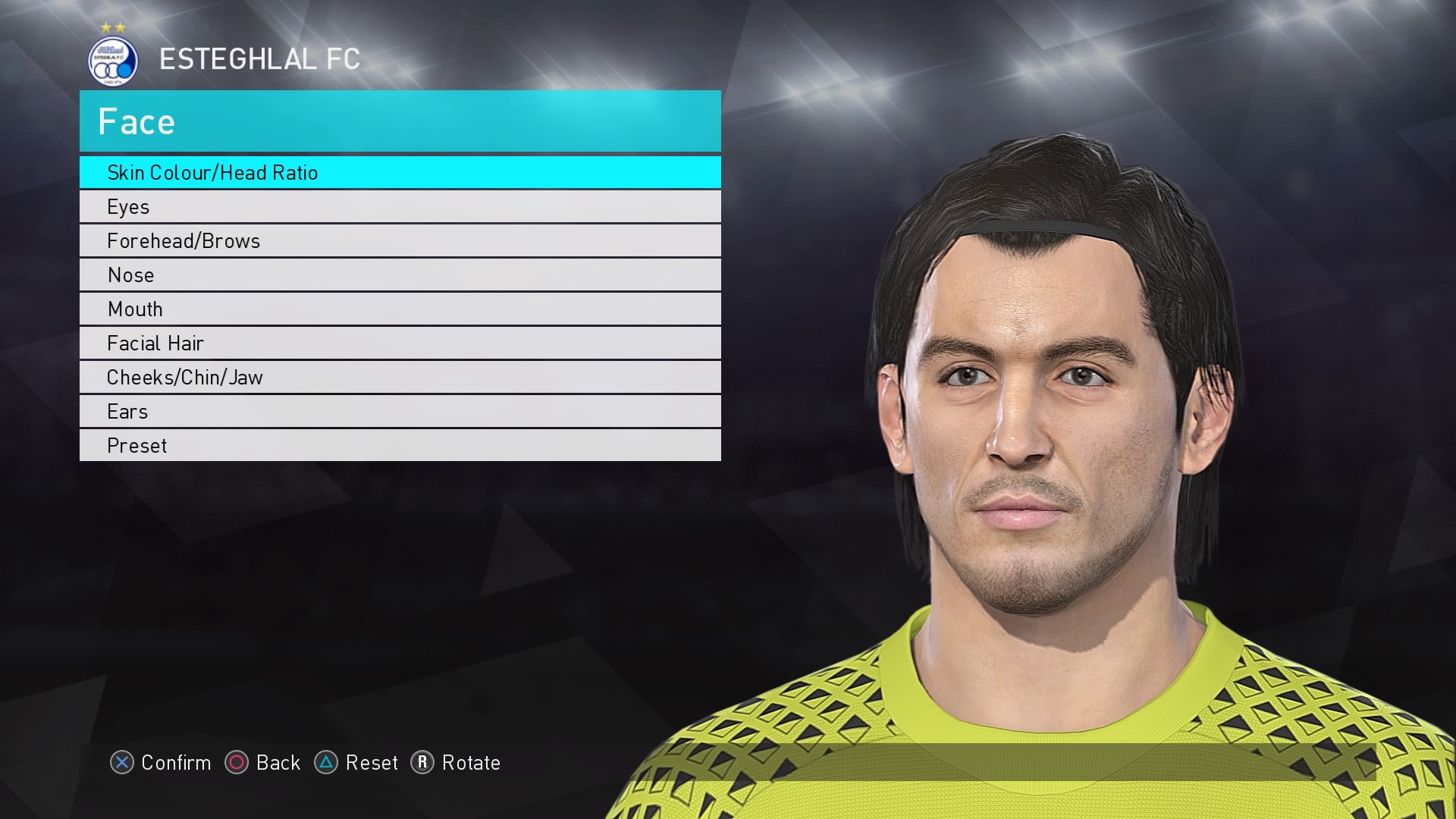This screenshot has width=1456, height=819.
Task: Click the Circle button icon beside Back
Action: coord(237,763)
